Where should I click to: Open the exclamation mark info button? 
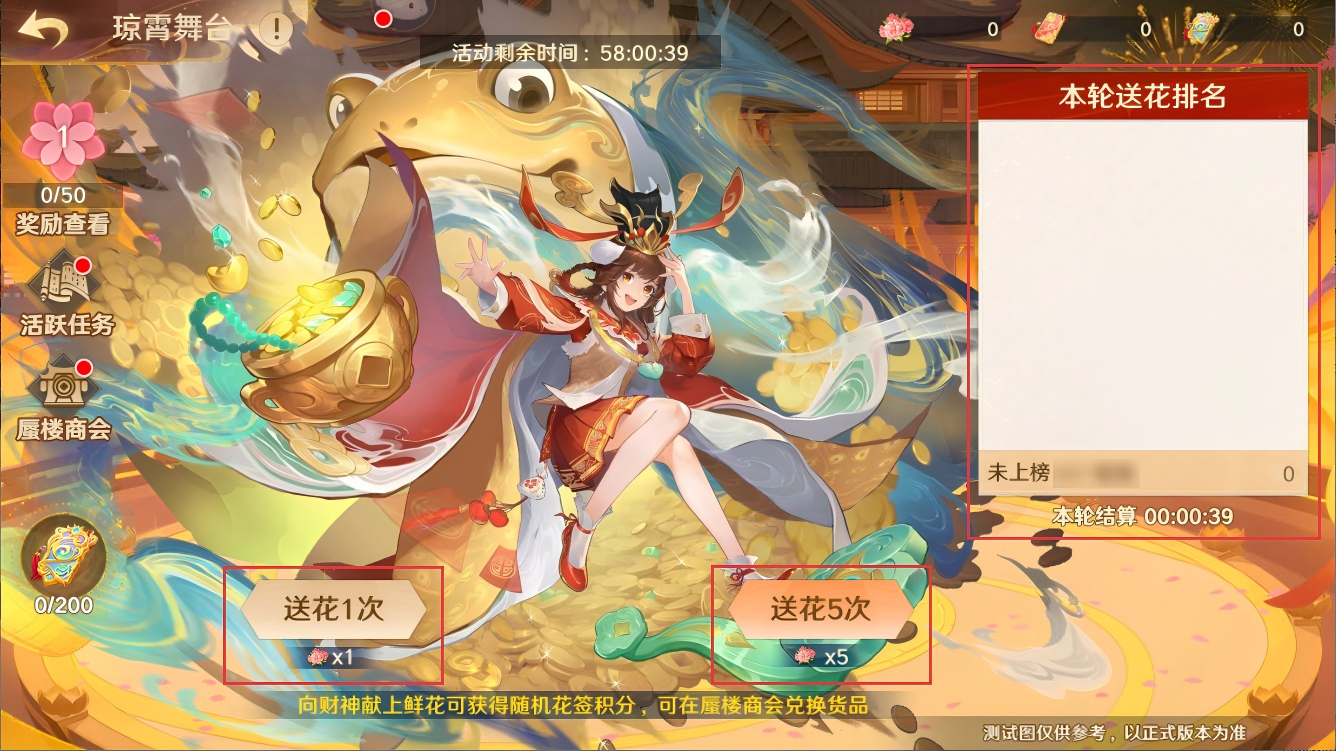[x=275, y=28]
